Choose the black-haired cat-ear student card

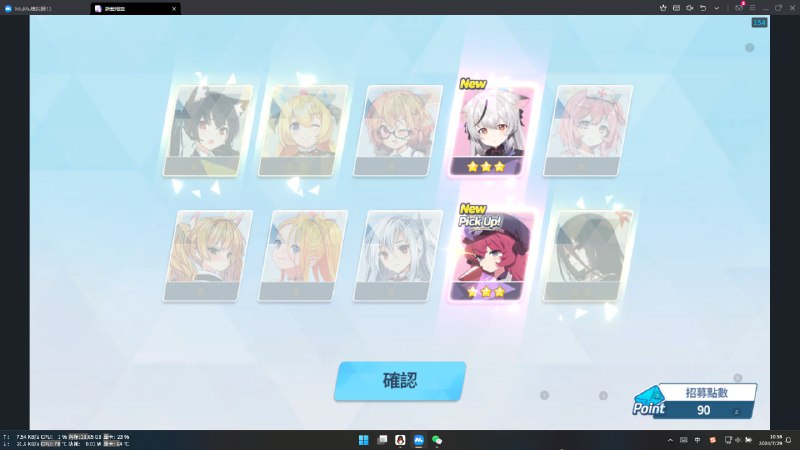click(209, 132)
